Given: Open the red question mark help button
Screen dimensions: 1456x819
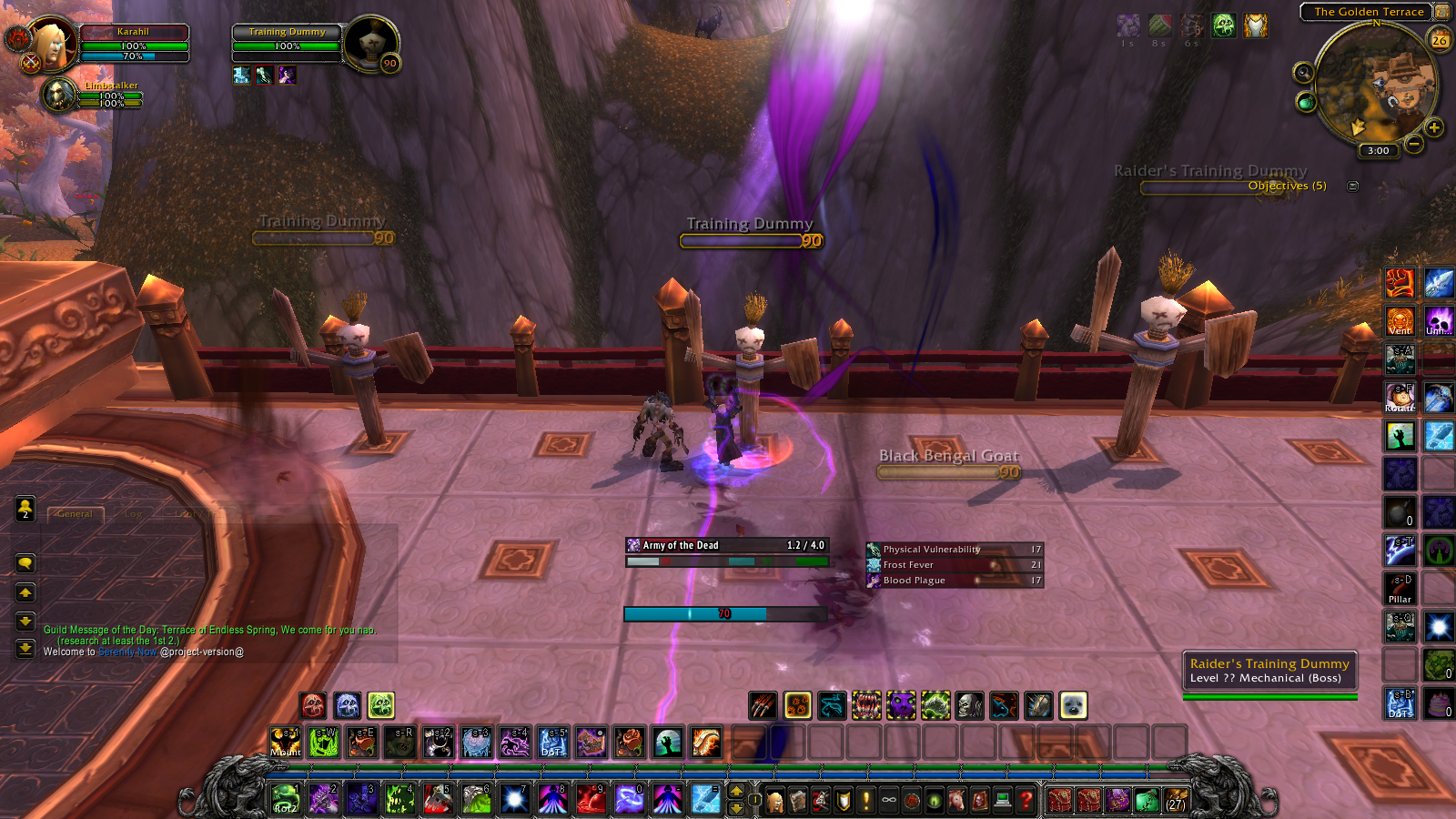Looking at the screenshot, I should click(x=1026, y=800).
